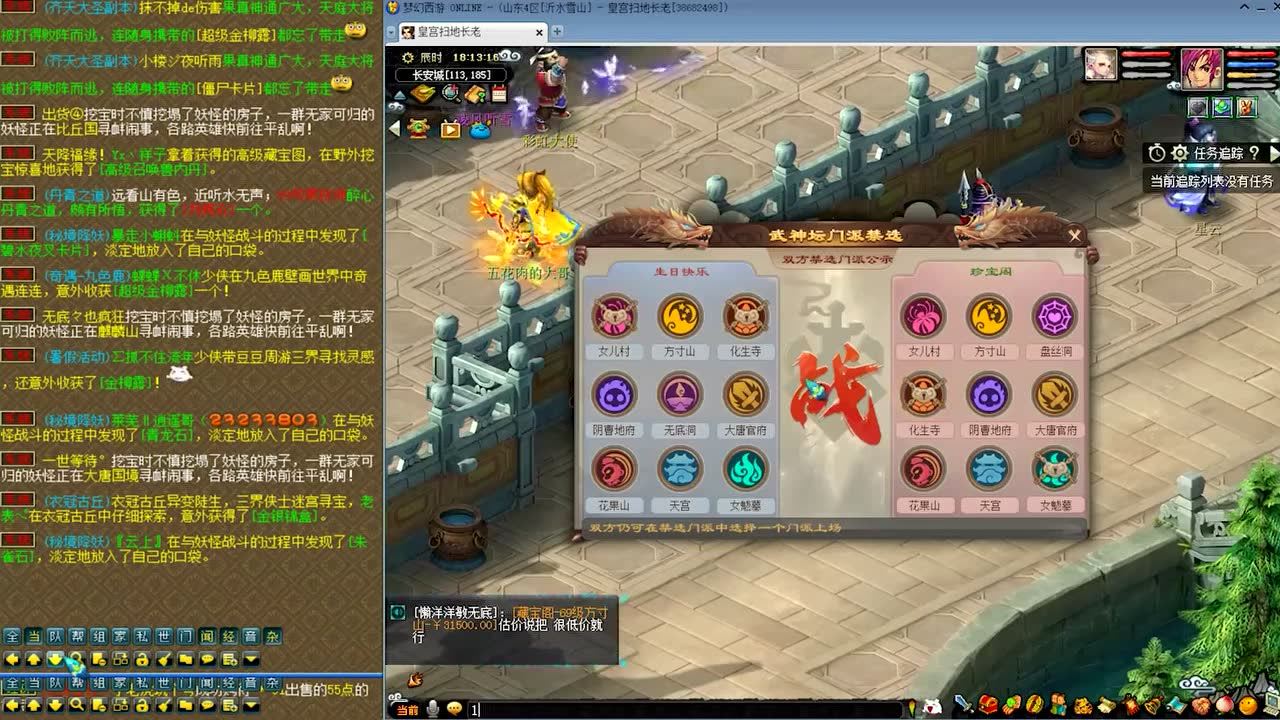Collapse the toolbar using the left triangle arrow
The height and width of the screenshot is (720, 1280).
pos(393,127)
